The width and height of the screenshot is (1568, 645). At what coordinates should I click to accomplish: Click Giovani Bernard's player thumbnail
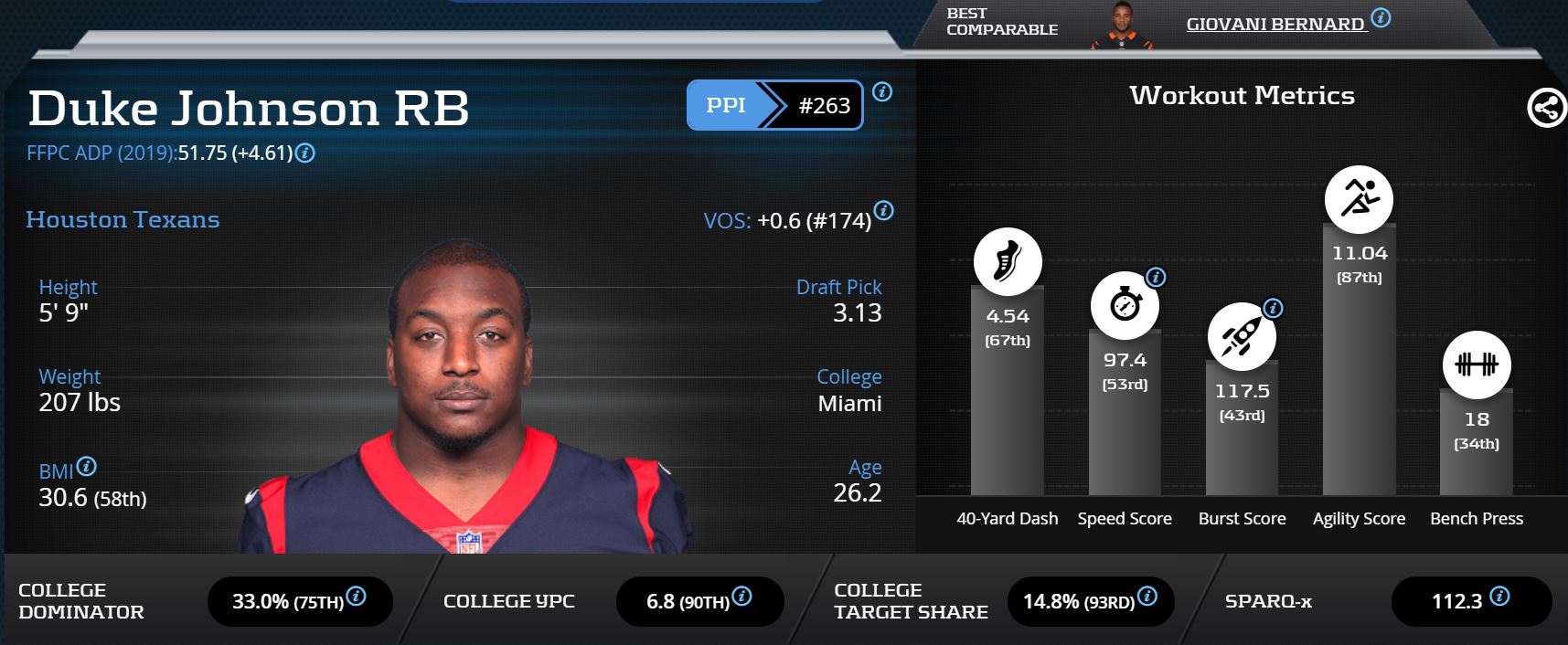coord(1122,25)
